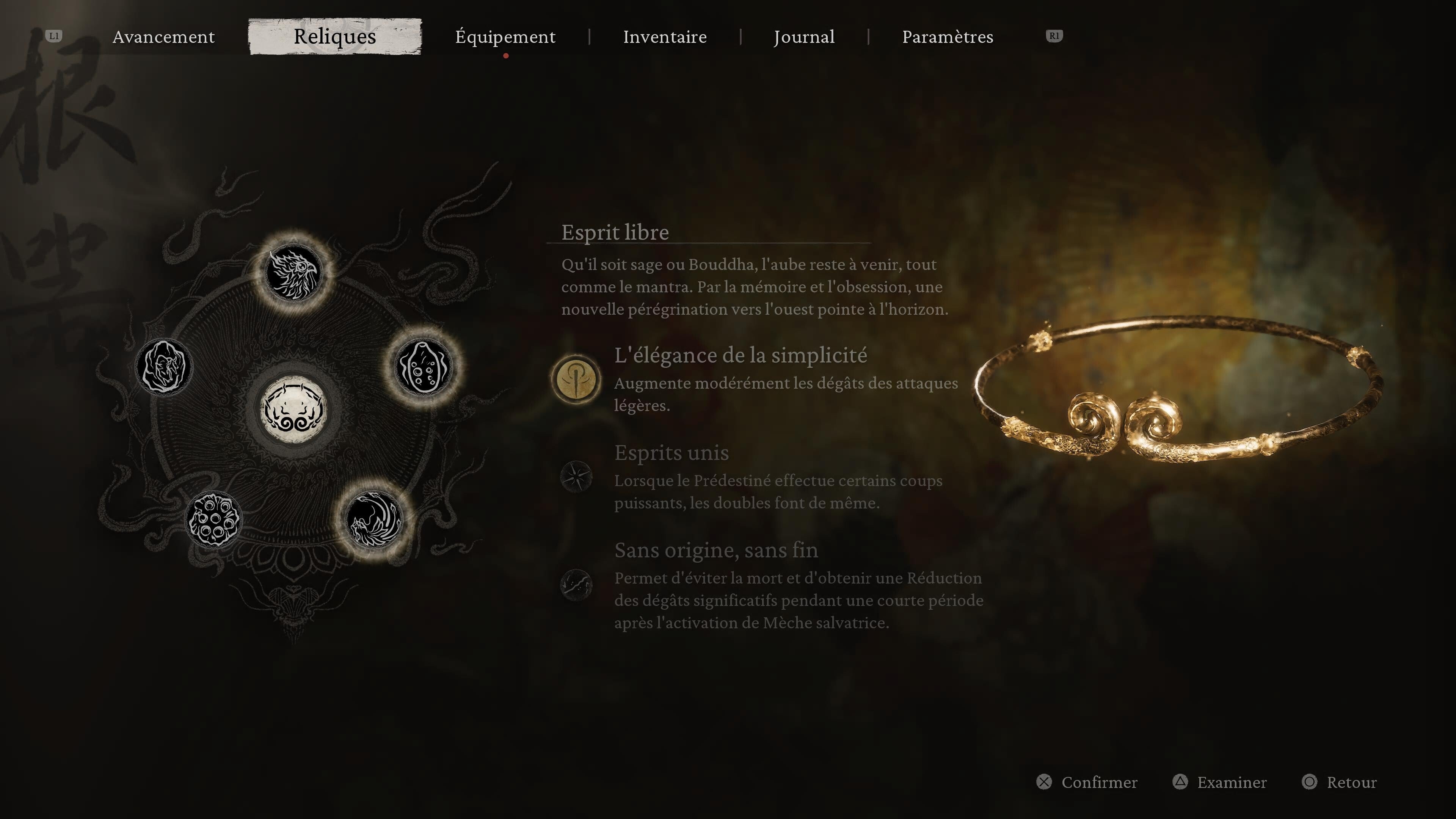Examine the relic with Examiner
The width and height of the screenshot is (1456, 819).
click(1232, 782)
